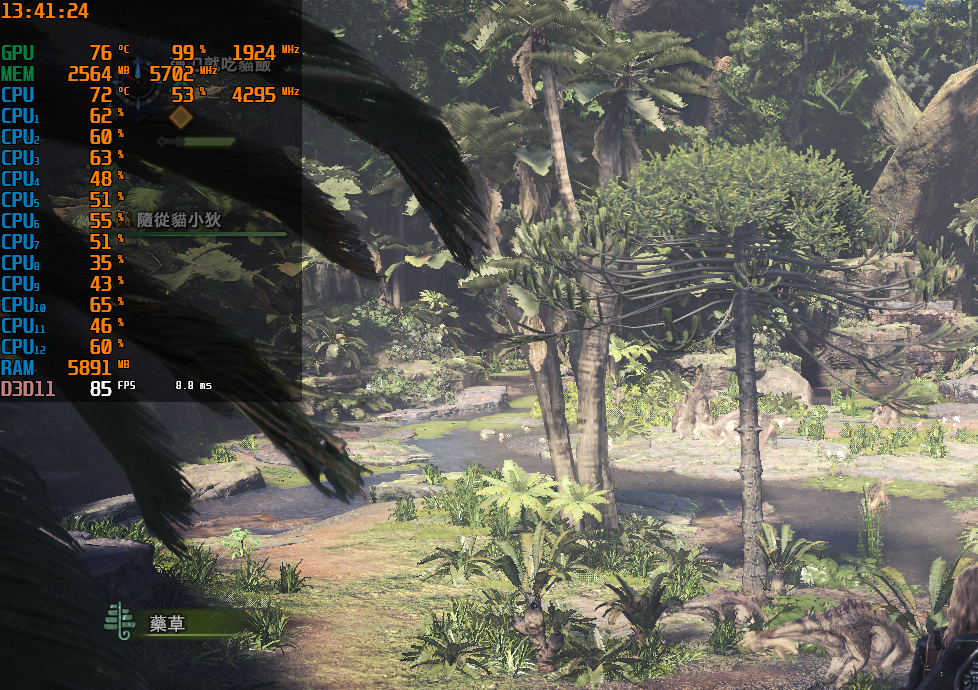Select the Palico name 隨從貓小狄
The height and width of the screenshot is (690, 978).
point(179,220)
